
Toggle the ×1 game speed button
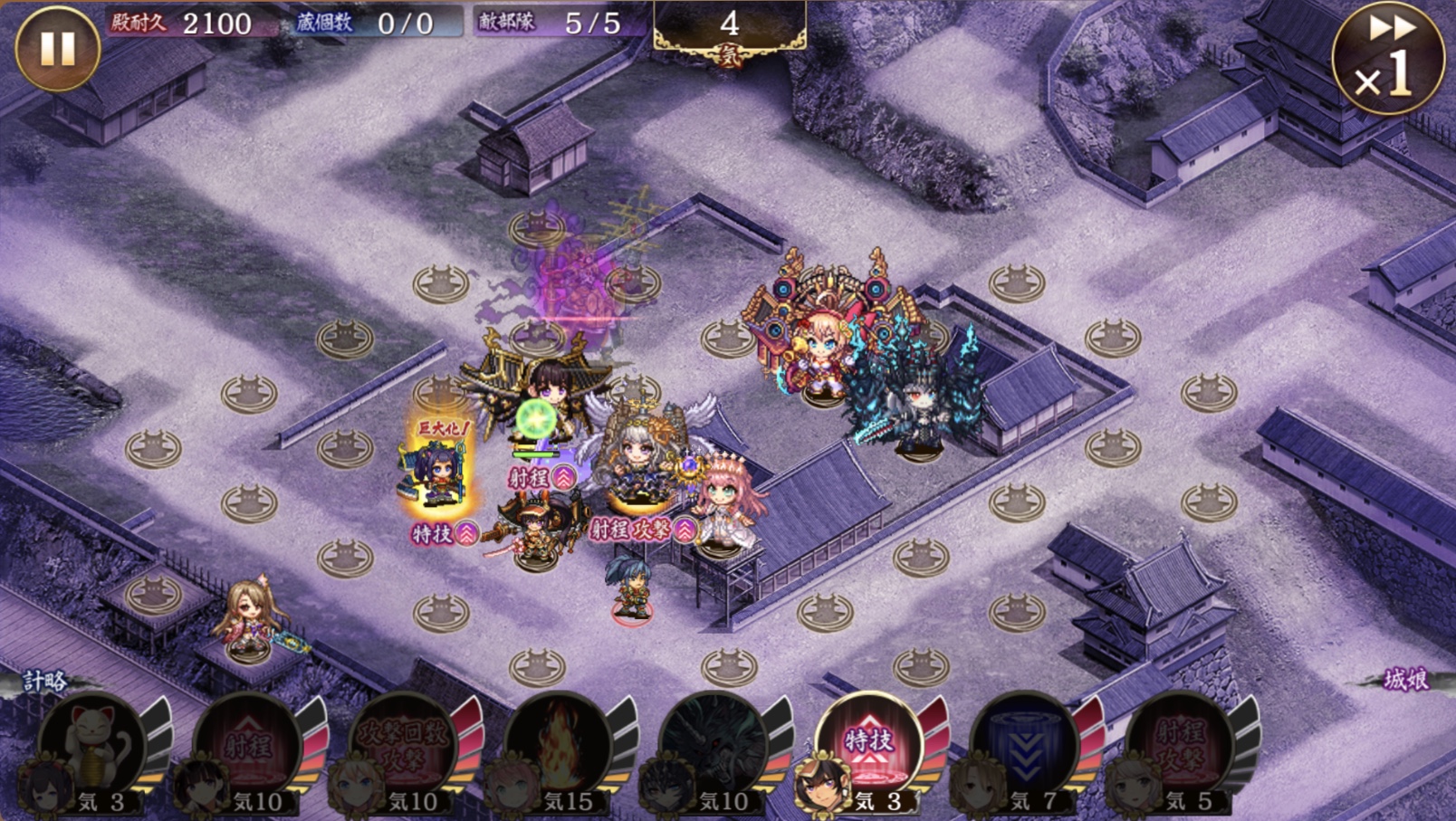[x=1386, y=59]
